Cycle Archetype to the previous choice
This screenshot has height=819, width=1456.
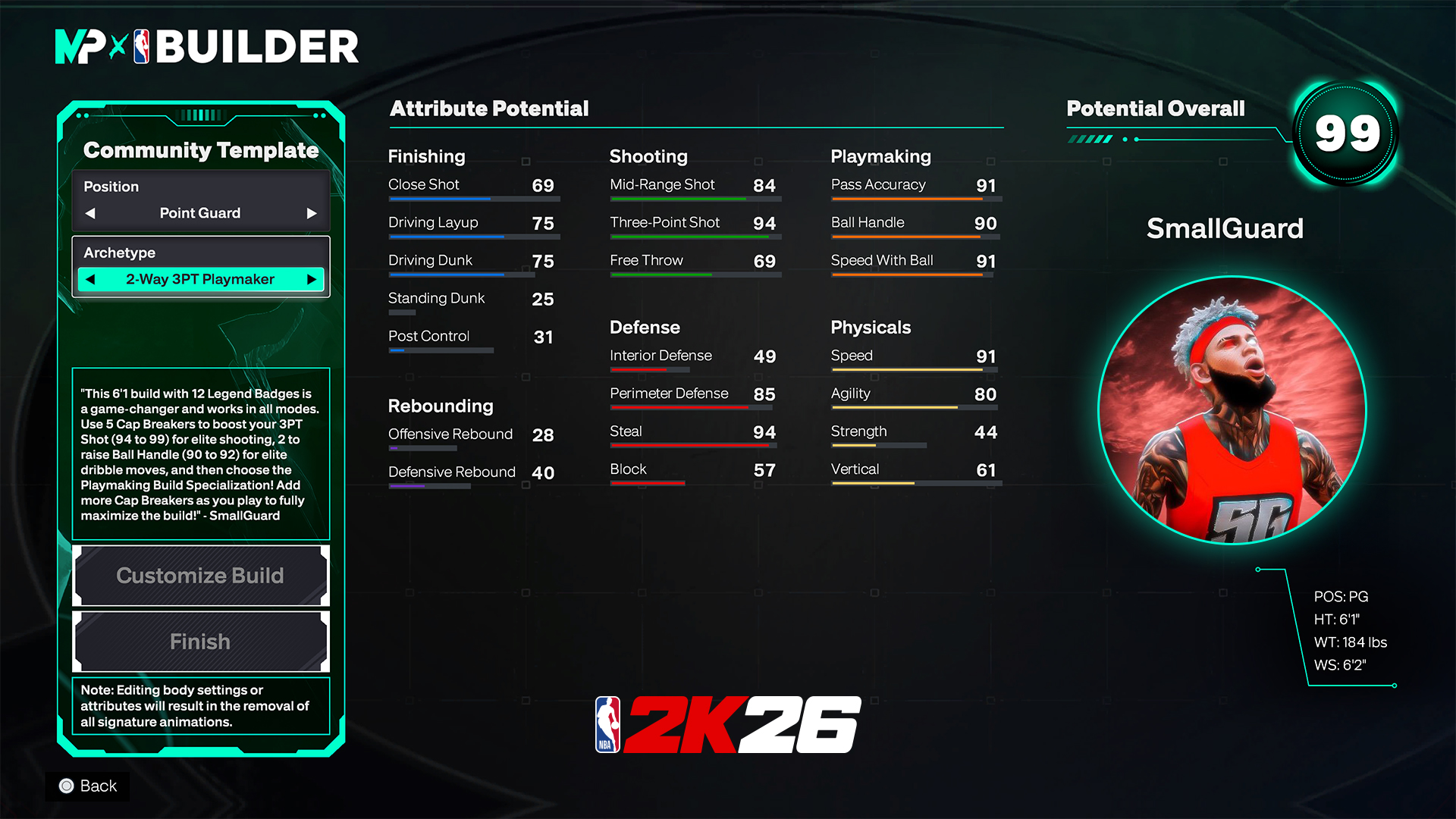click(90, 279)
